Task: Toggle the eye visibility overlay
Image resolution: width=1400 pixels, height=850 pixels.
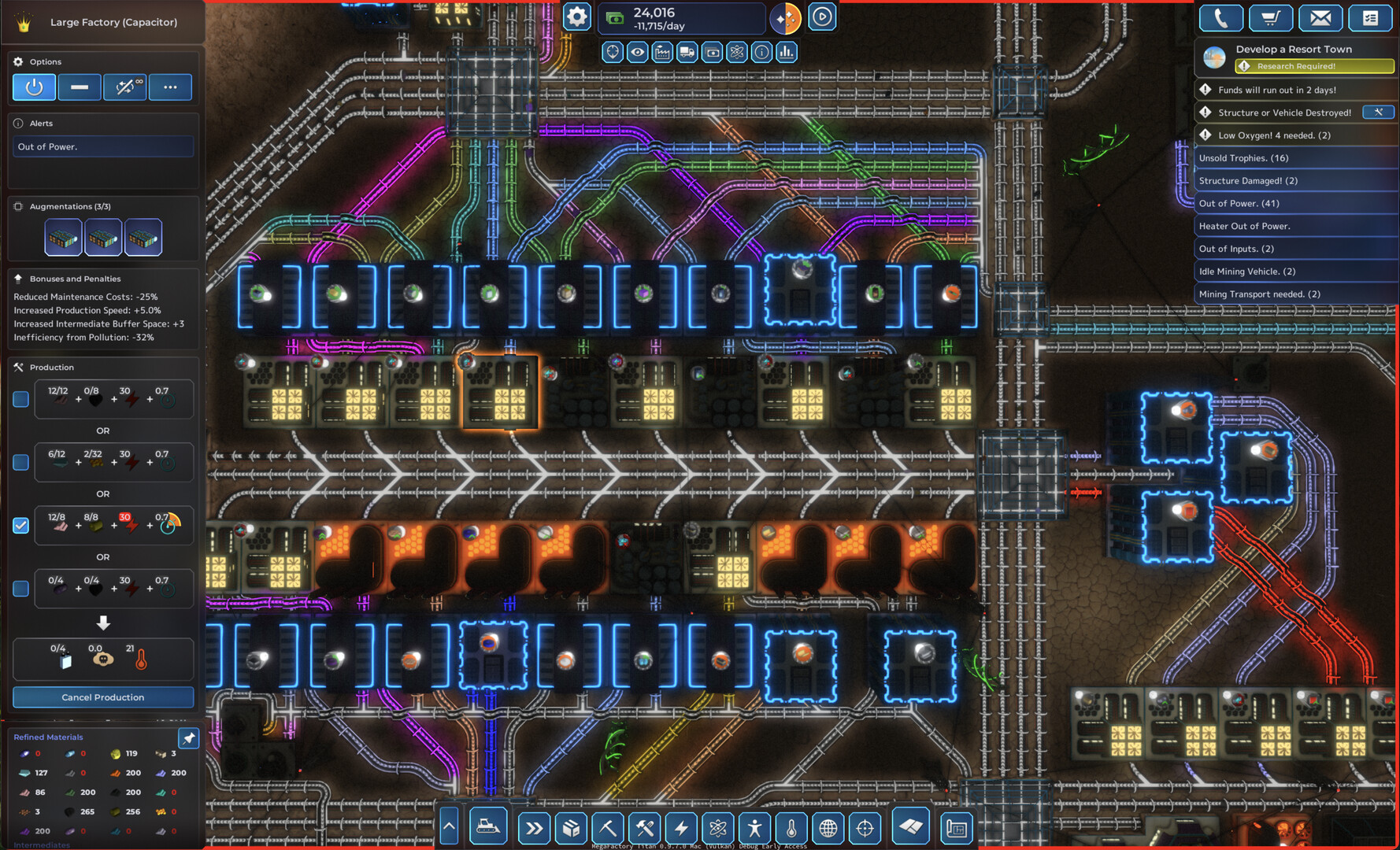Action: [x=638, y=53]
